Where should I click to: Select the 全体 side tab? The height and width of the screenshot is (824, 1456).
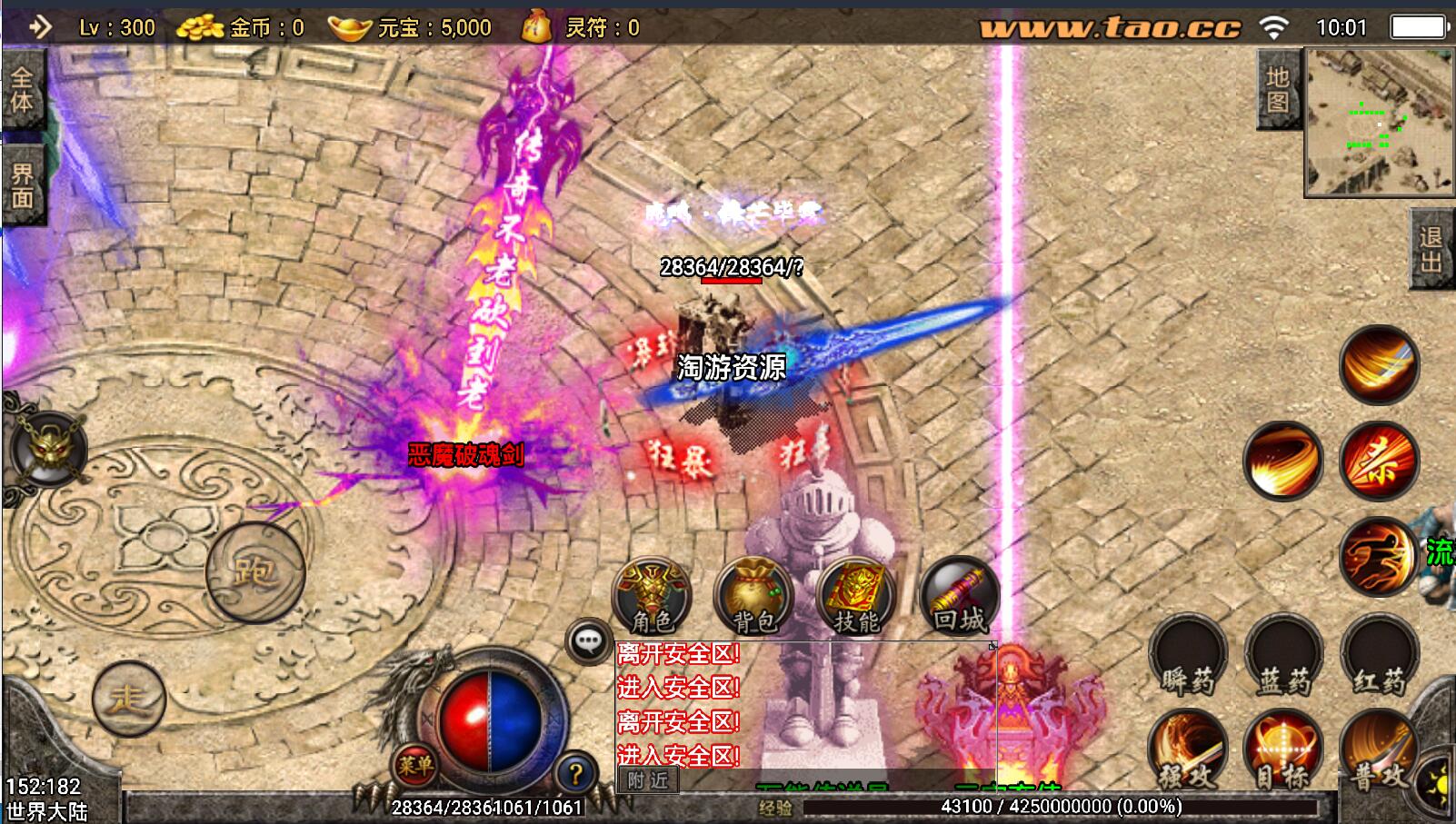click(x=22, y=92)
